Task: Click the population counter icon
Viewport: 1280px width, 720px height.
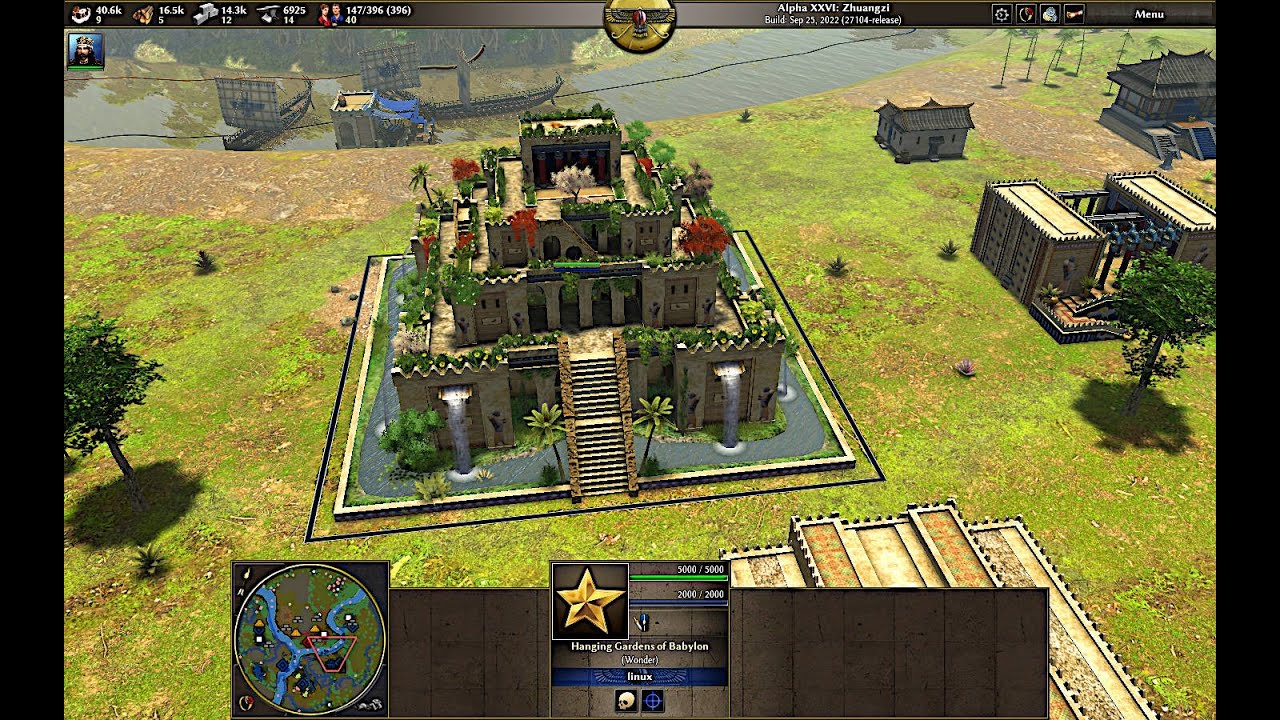Action: (329, 14)
